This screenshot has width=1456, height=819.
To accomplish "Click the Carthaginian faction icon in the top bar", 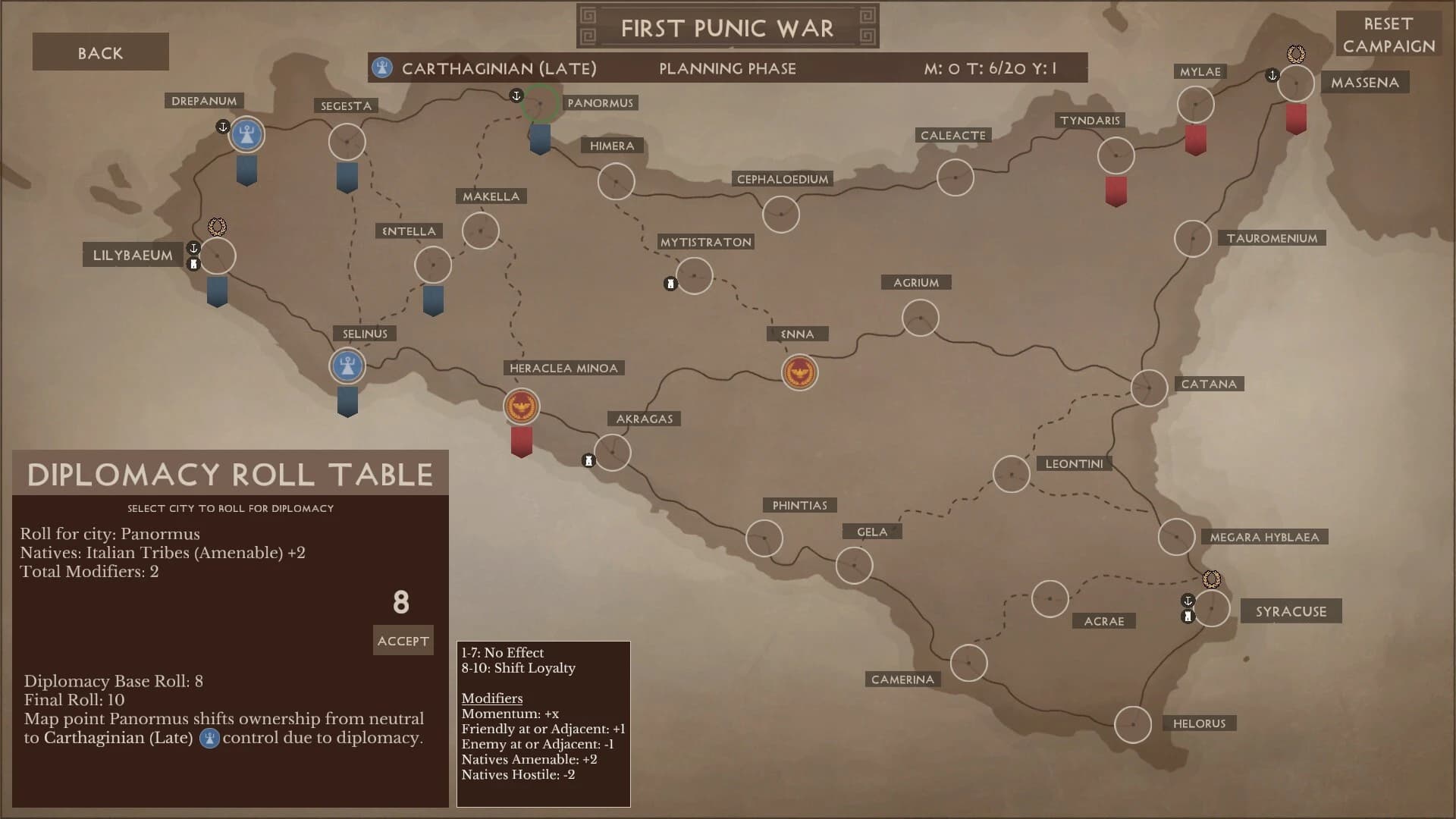I will click(382, 67).
